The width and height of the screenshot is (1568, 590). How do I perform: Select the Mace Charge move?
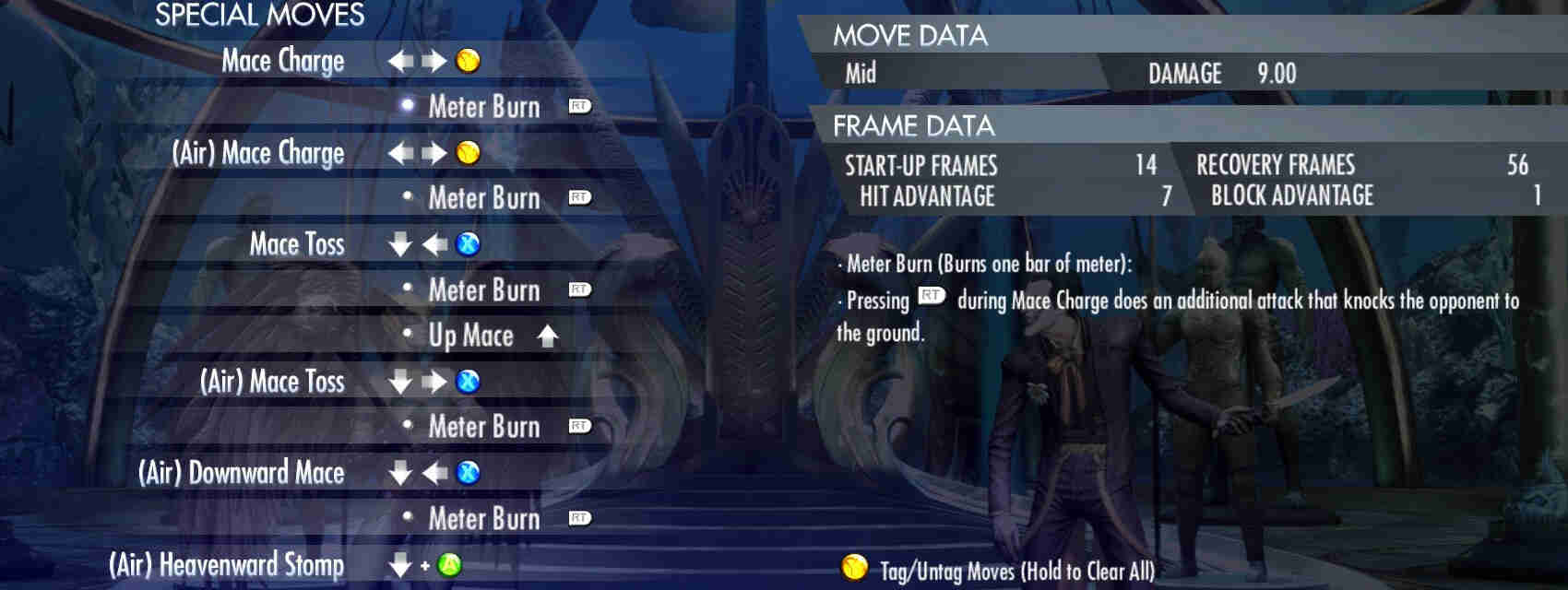pos(282,61)
